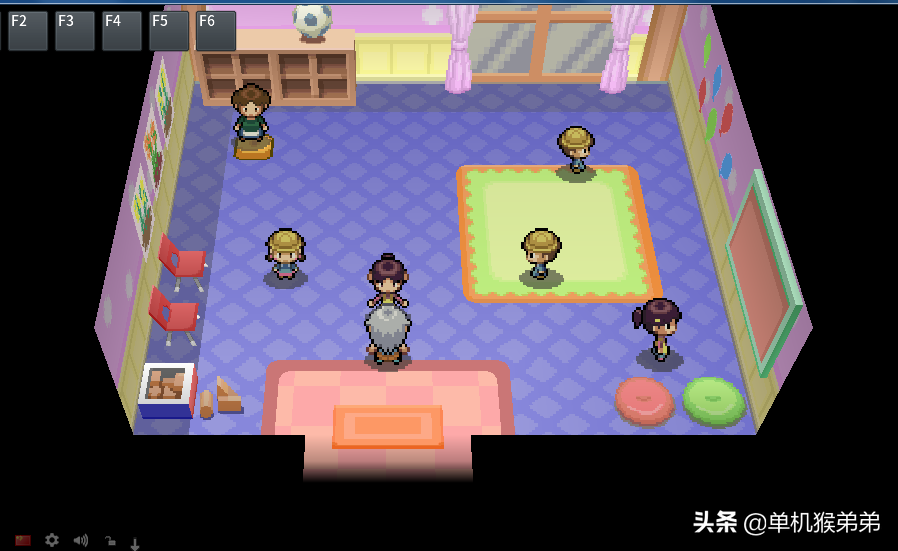Toggle the open padlock lock icon
This screenshot has width=898, height=551.
click(109, 541)
